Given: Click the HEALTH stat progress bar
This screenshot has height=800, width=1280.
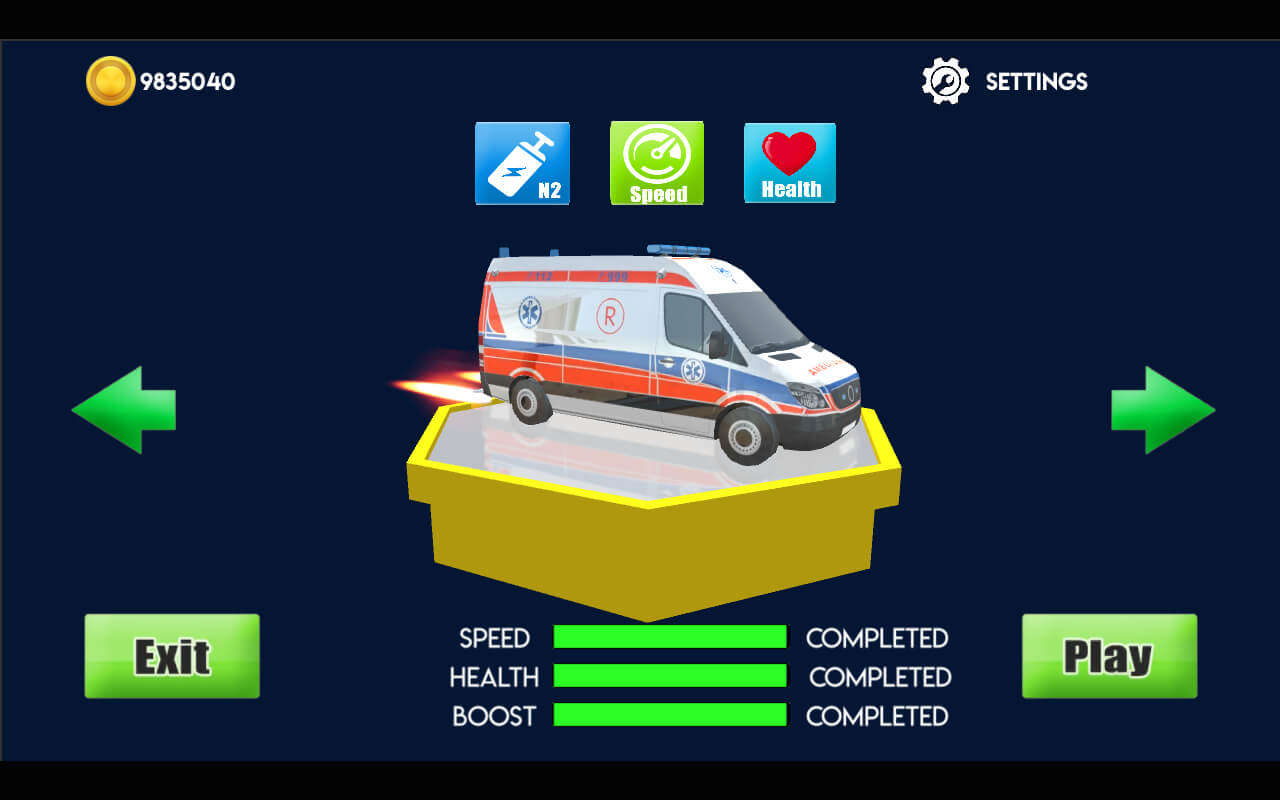Looking at the screenshot, I should coord(670,677).
